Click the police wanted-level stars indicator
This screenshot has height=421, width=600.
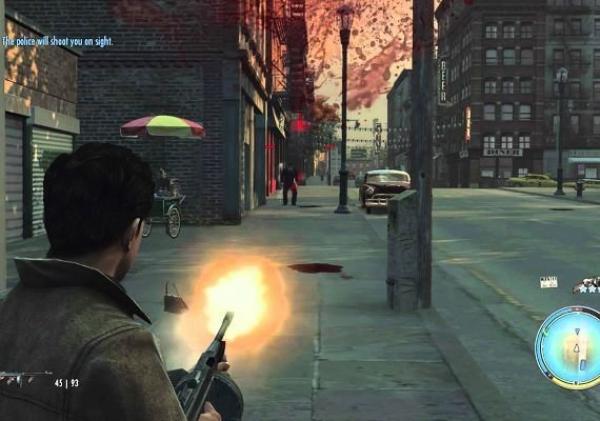pyautogui.click(x=586, y=287)
